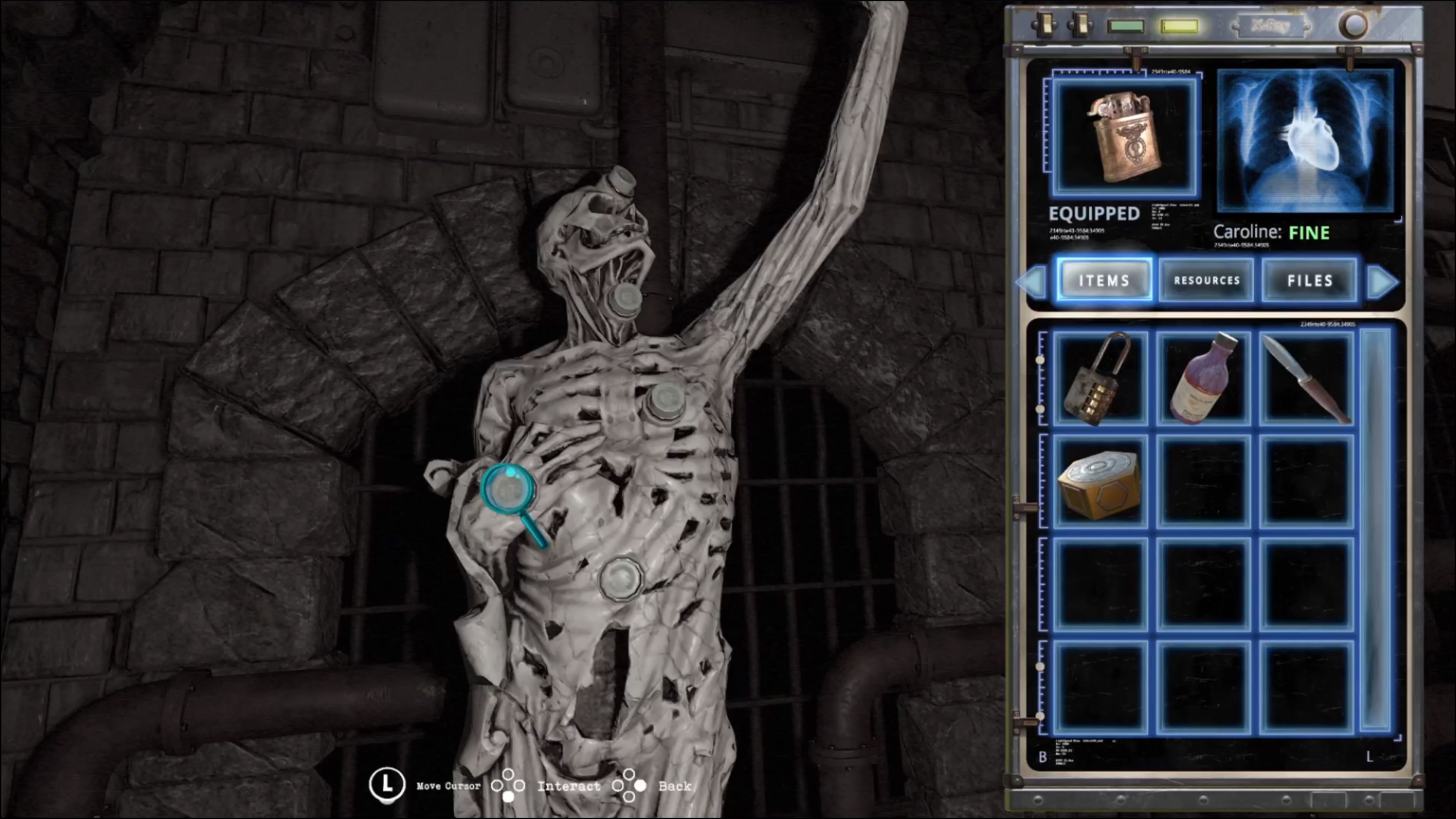The width and height of the screenshot is (1456, 819).
Task: Switch to the RESOURCES tab
Action: (x=1207, y=281)
